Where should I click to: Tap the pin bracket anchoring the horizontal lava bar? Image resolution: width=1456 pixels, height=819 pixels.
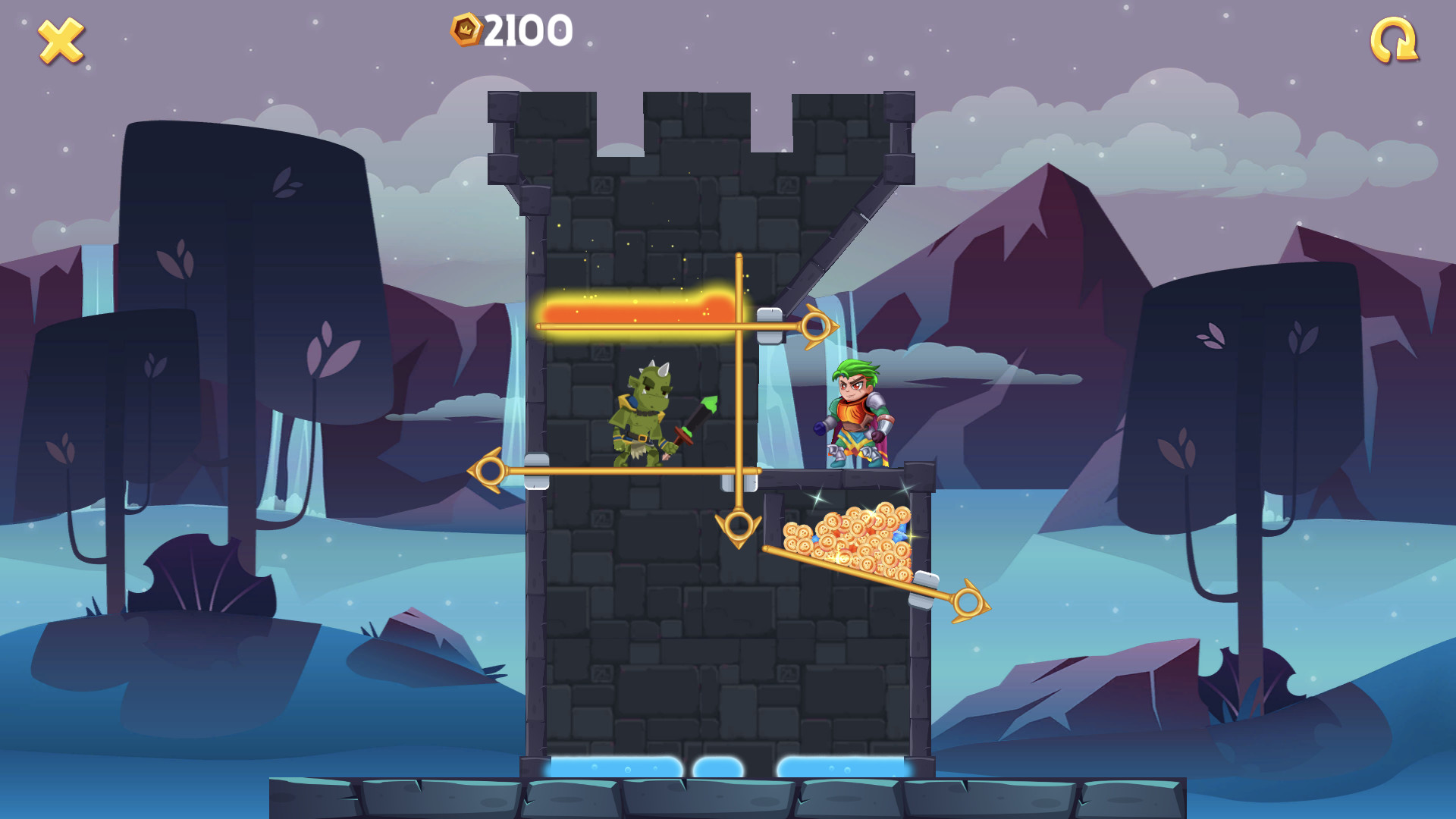click(771, 325)
